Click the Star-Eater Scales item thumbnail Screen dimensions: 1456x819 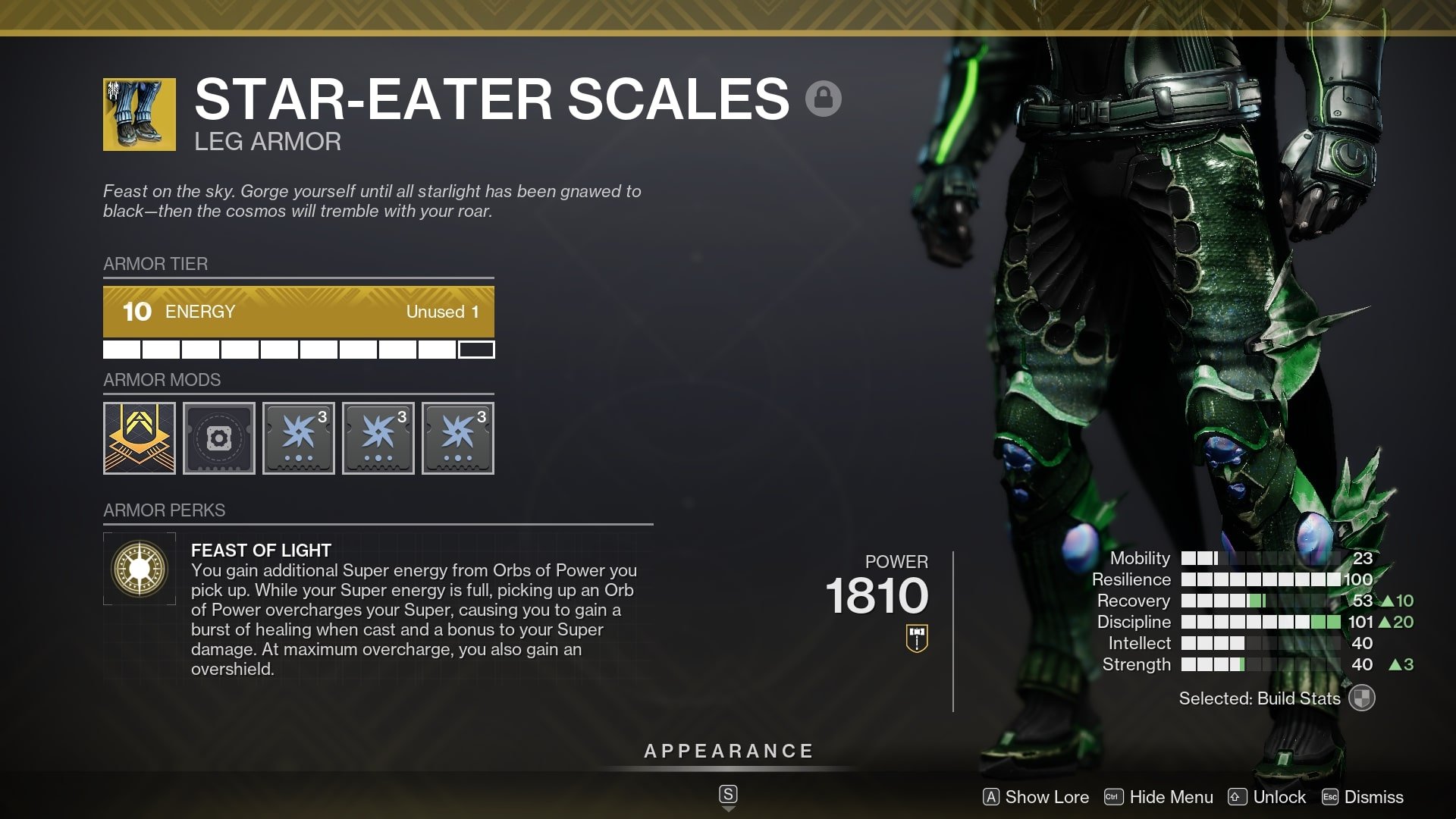point(140,114)
